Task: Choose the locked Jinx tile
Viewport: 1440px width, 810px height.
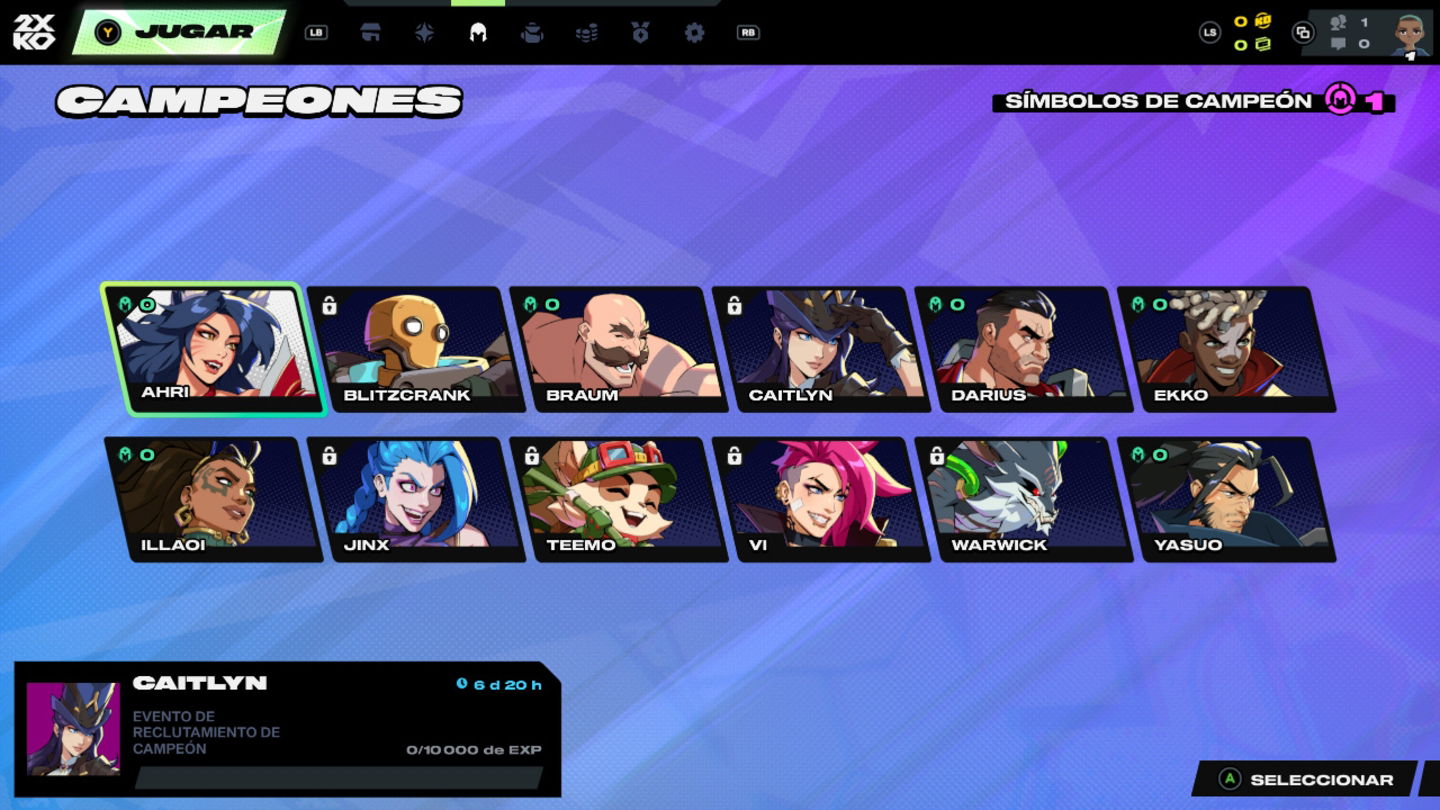Action: [x=416, y=498]
